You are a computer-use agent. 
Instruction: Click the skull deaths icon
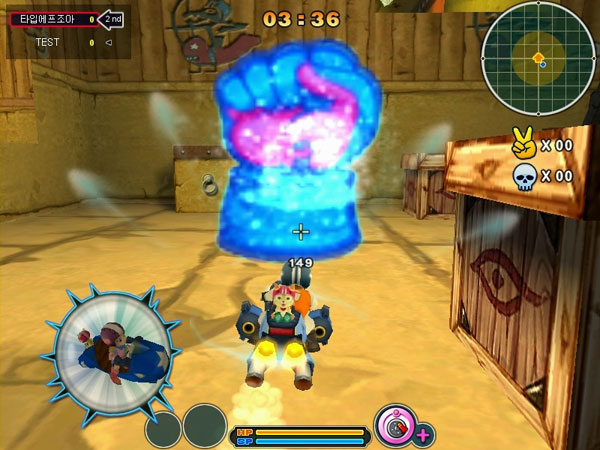524,177
